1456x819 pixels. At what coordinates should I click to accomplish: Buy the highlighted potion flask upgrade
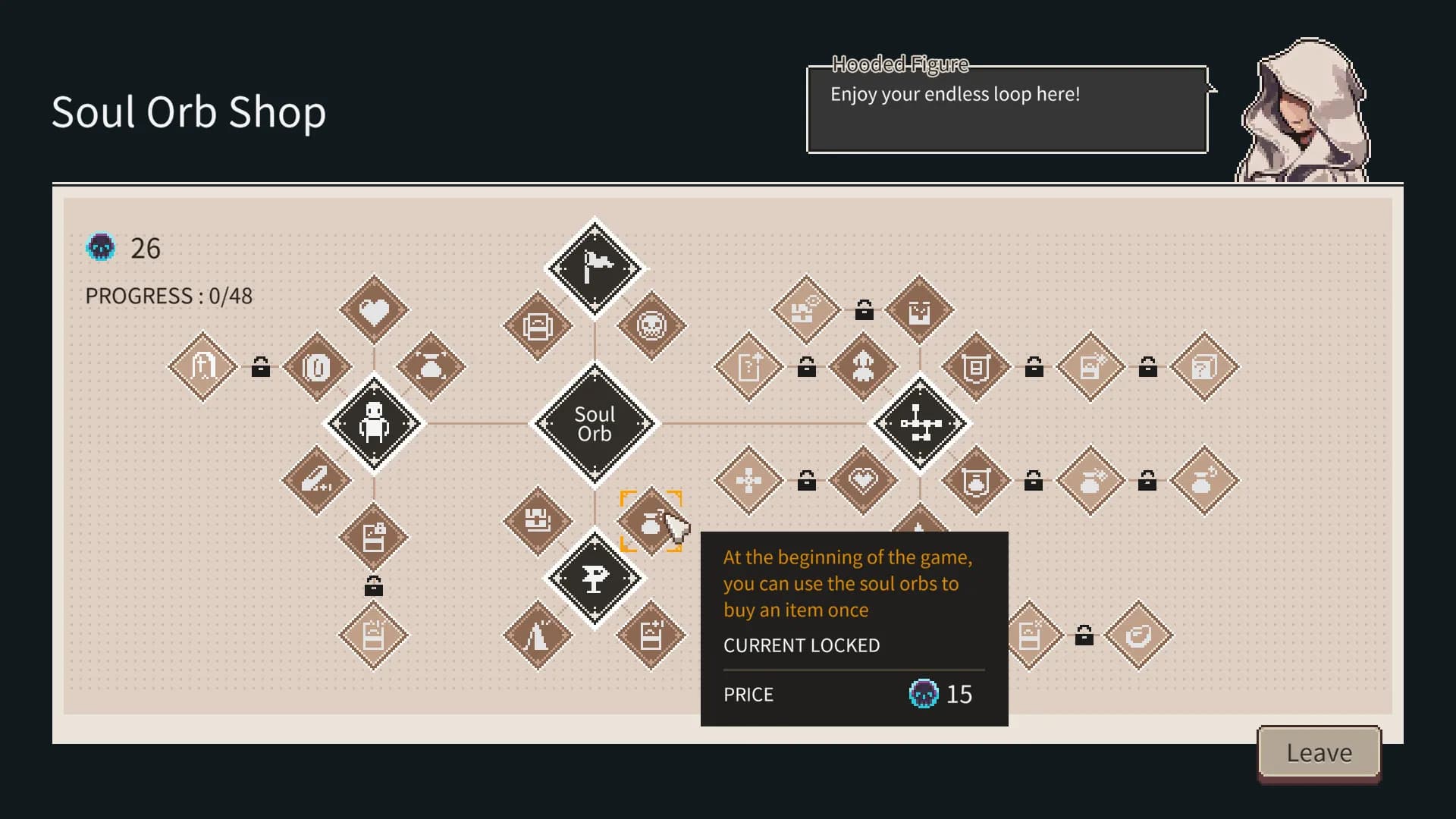[x=651, y=522]
